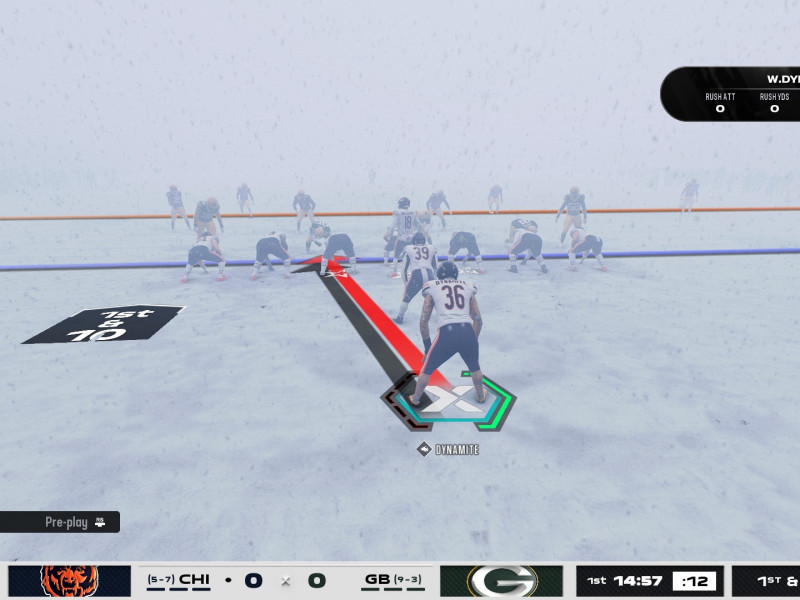800x600 pixels.
Task: Click the Green Bay Packers logo
Action: 502,581
